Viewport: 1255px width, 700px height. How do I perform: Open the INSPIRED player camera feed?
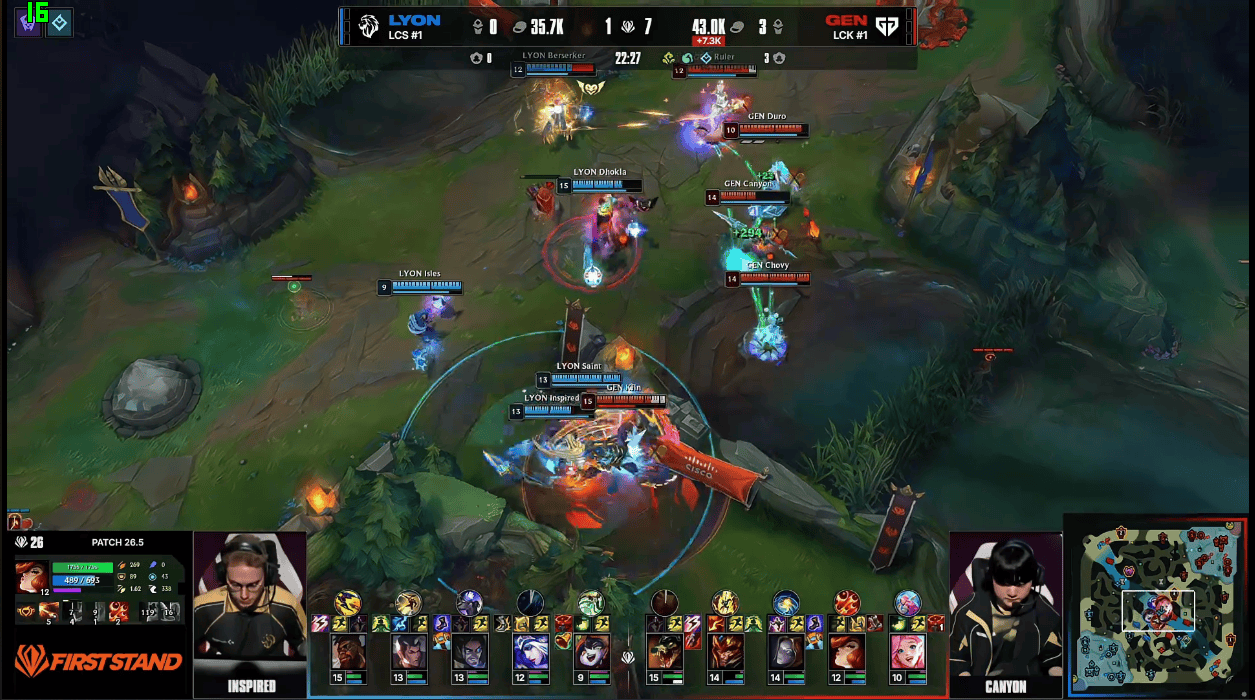249,610
